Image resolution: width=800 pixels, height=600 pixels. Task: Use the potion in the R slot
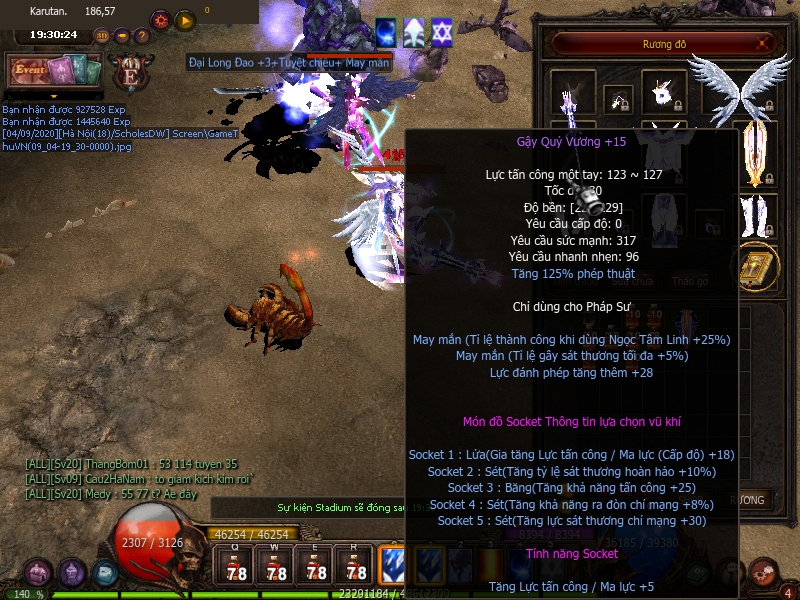[x=356, y=566]
